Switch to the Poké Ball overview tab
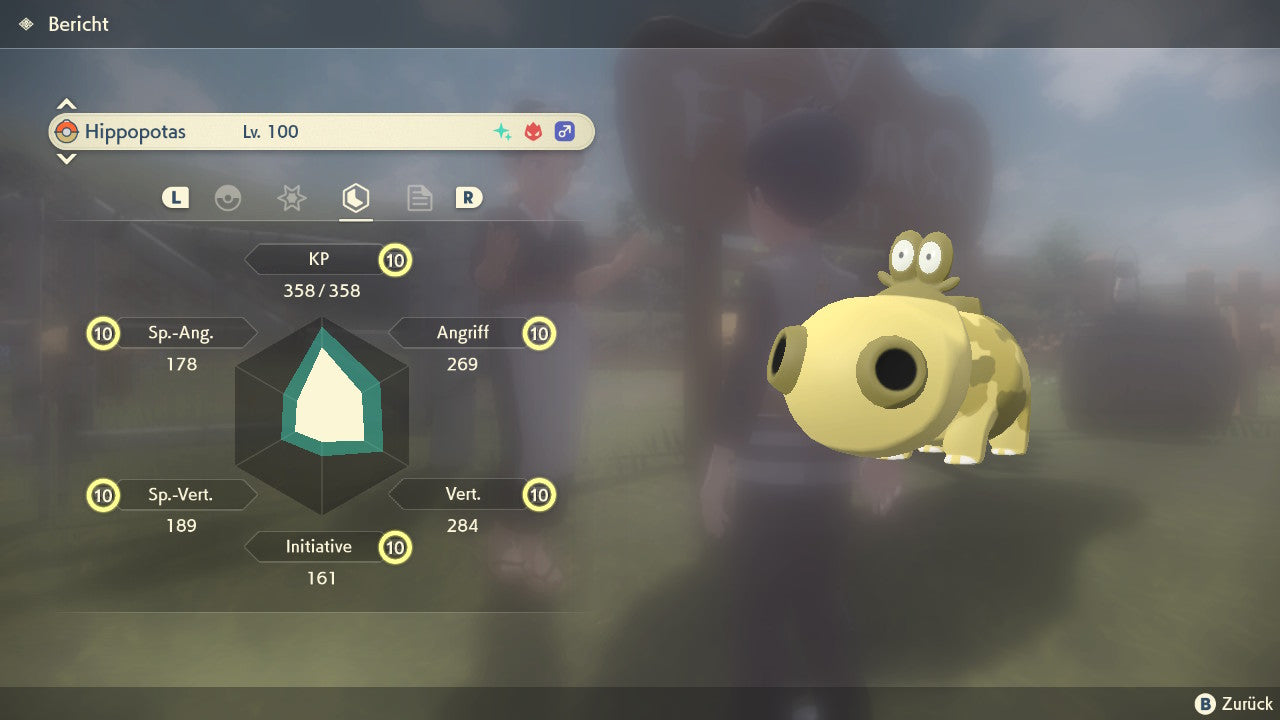This screenshot has height=720, width=1280. point(228,198)
